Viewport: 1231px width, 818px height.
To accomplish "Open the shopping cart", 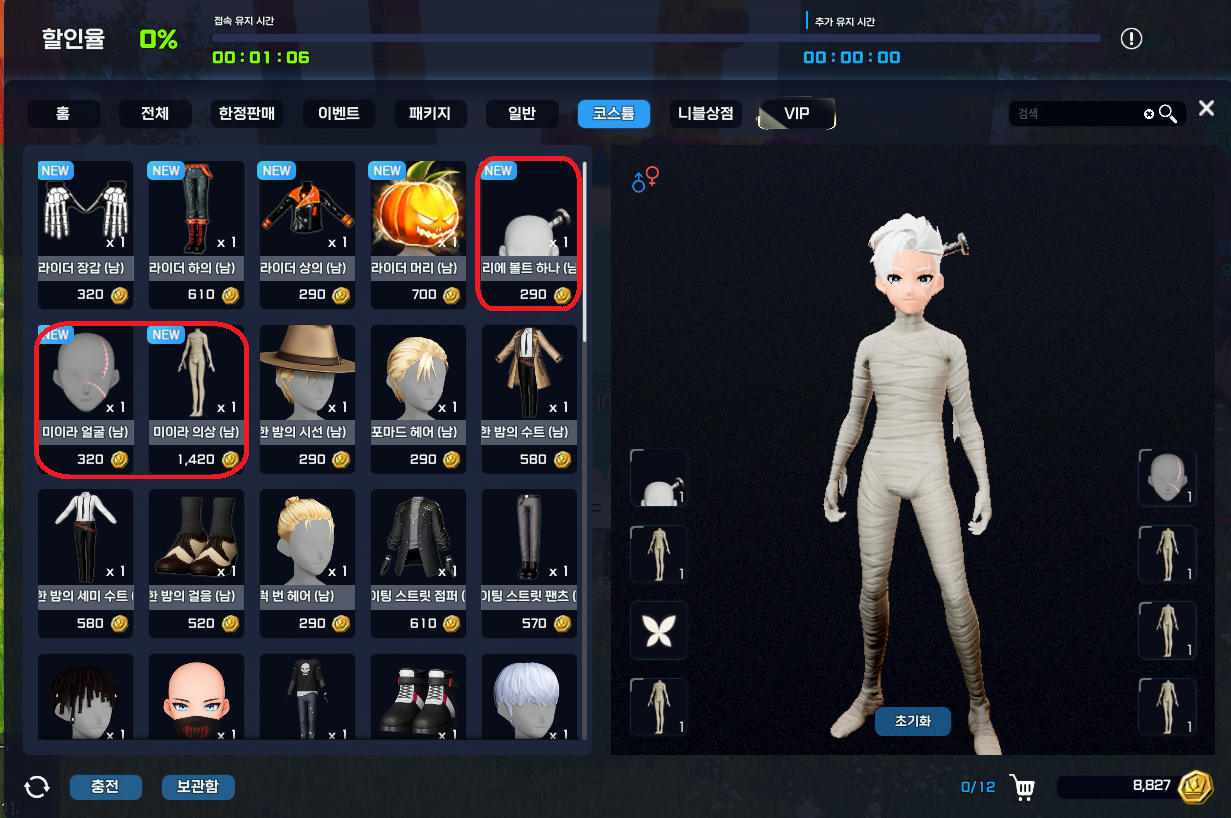I will 1023,788.
